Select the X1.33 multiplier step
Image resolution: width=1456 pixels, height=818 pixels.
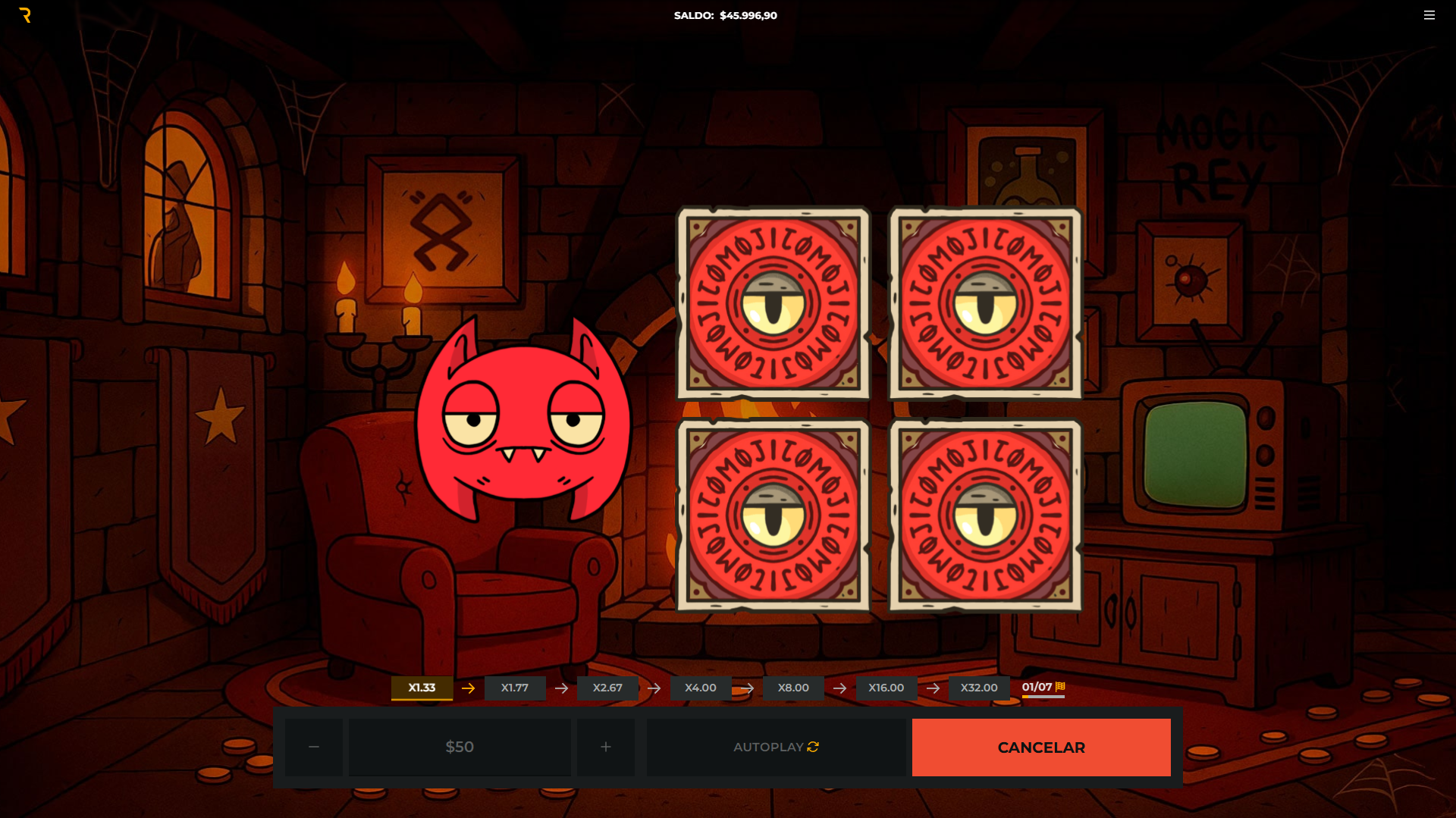pos(422,688)
